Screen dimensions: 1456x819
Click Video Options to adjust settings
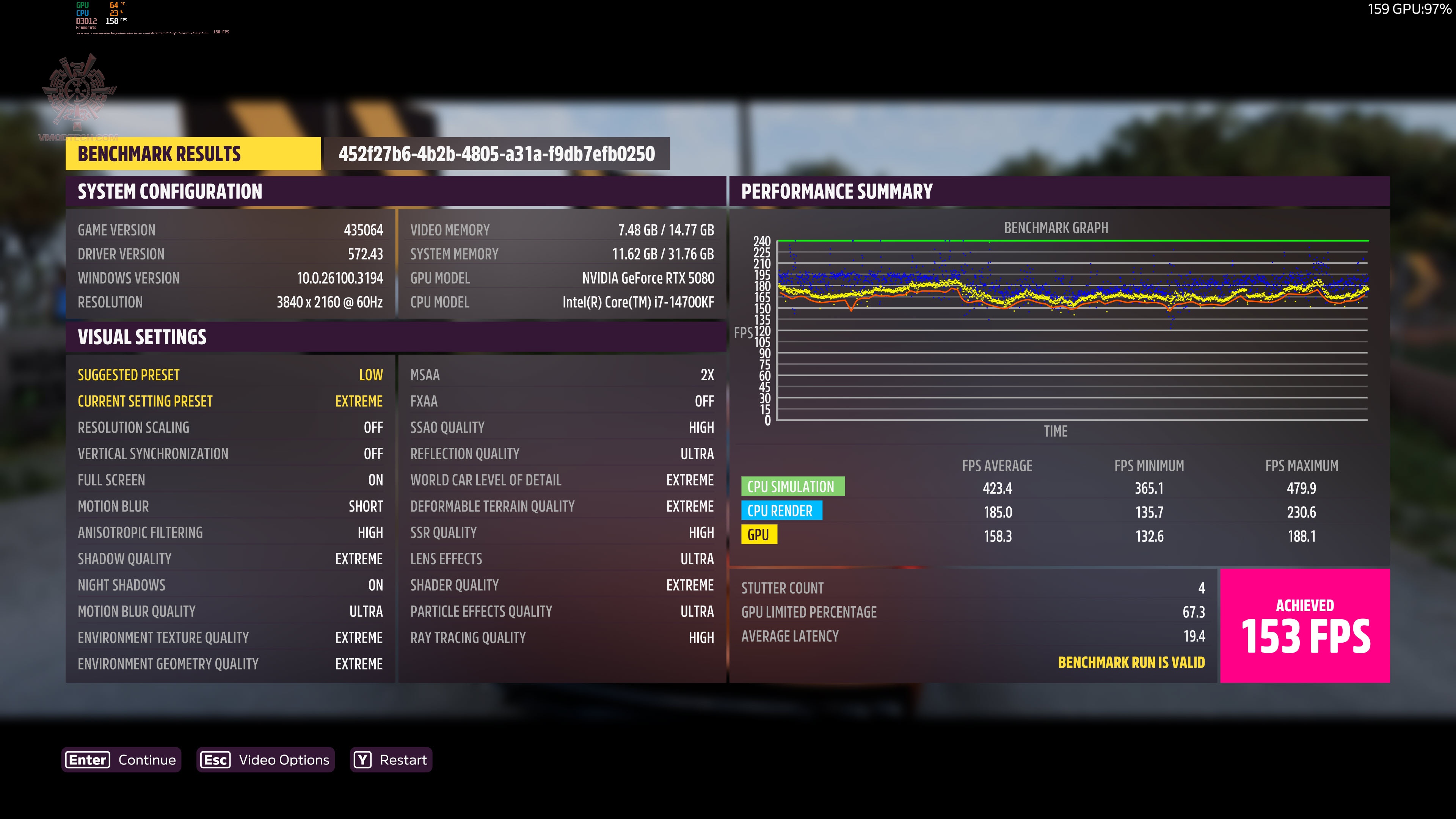[284, 759]
